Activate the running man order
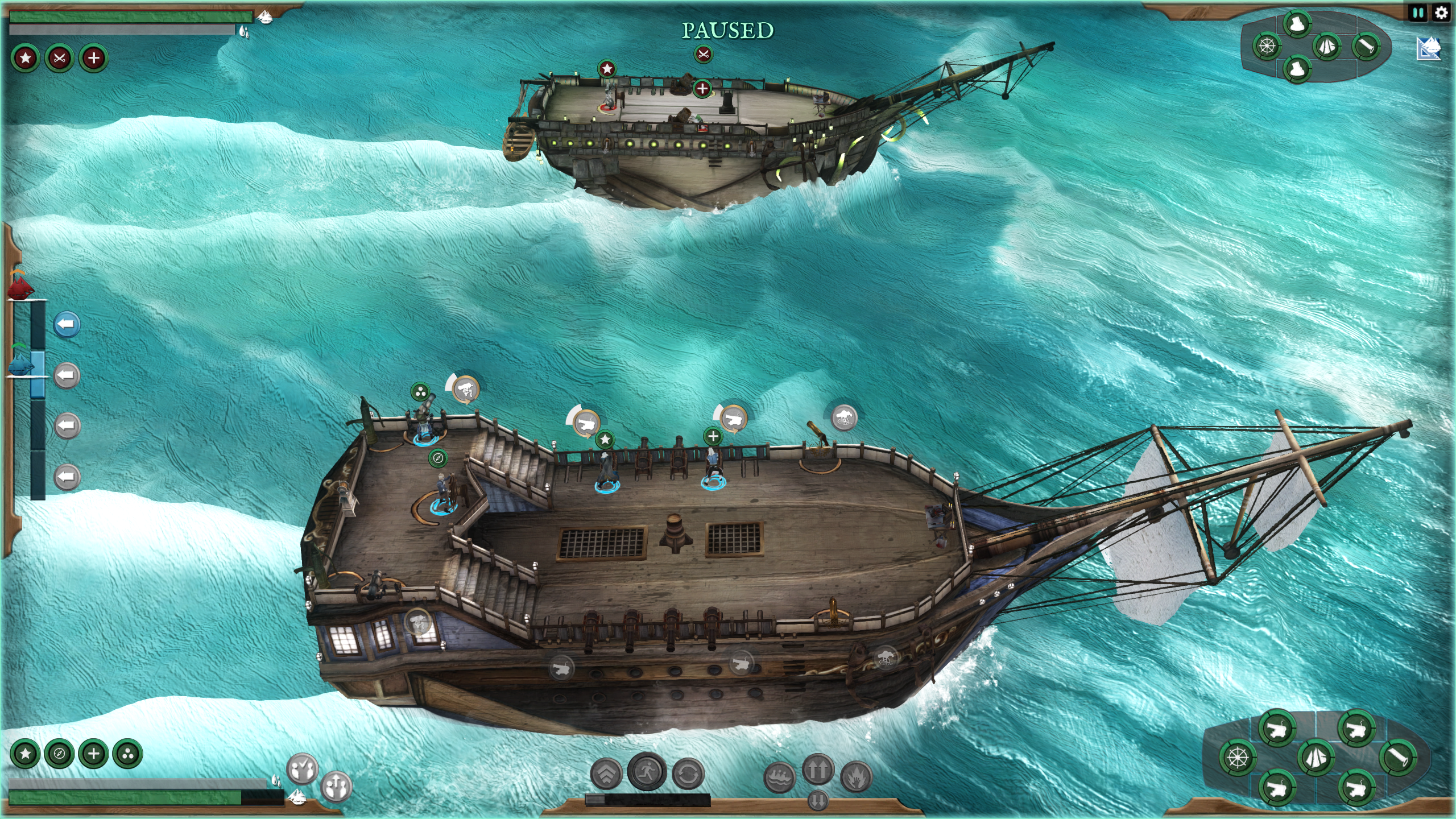The image size is (1456, 819). pos(647,772)
